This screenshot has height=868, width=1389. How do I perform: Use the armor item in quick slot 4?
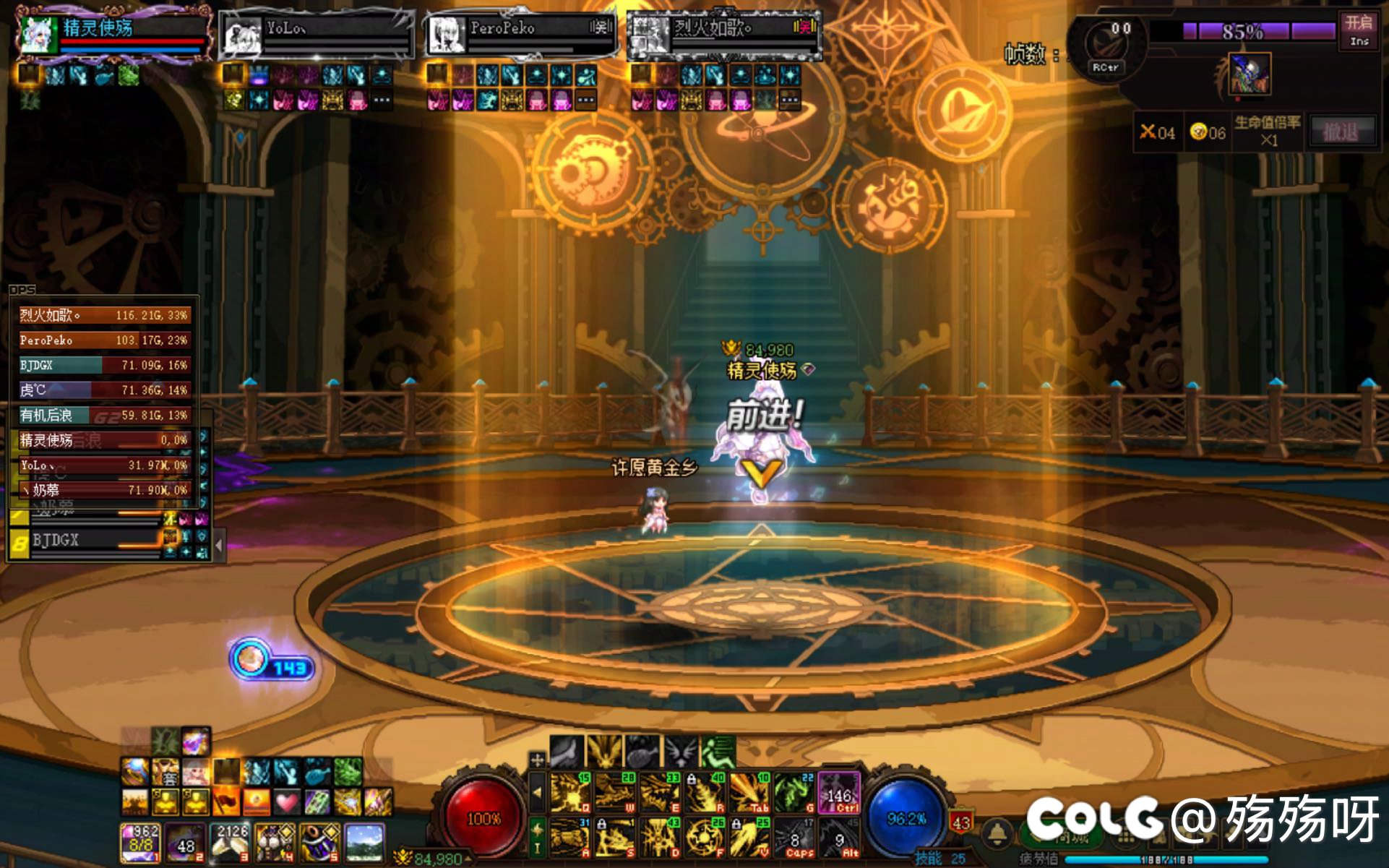[275, 842]
